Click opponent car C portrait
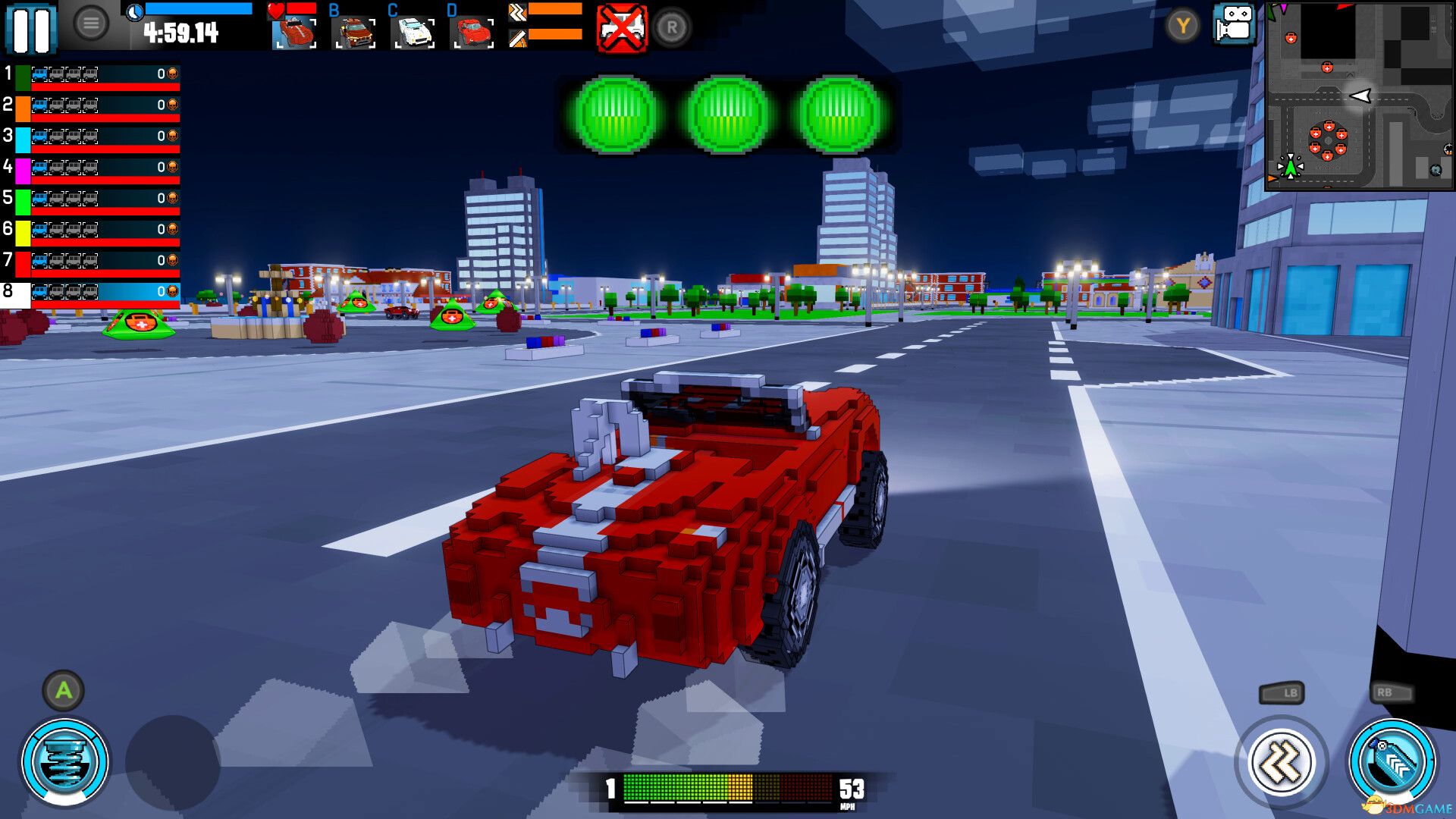The width and height of the screenshot is (1456, 819). [413, 33]
